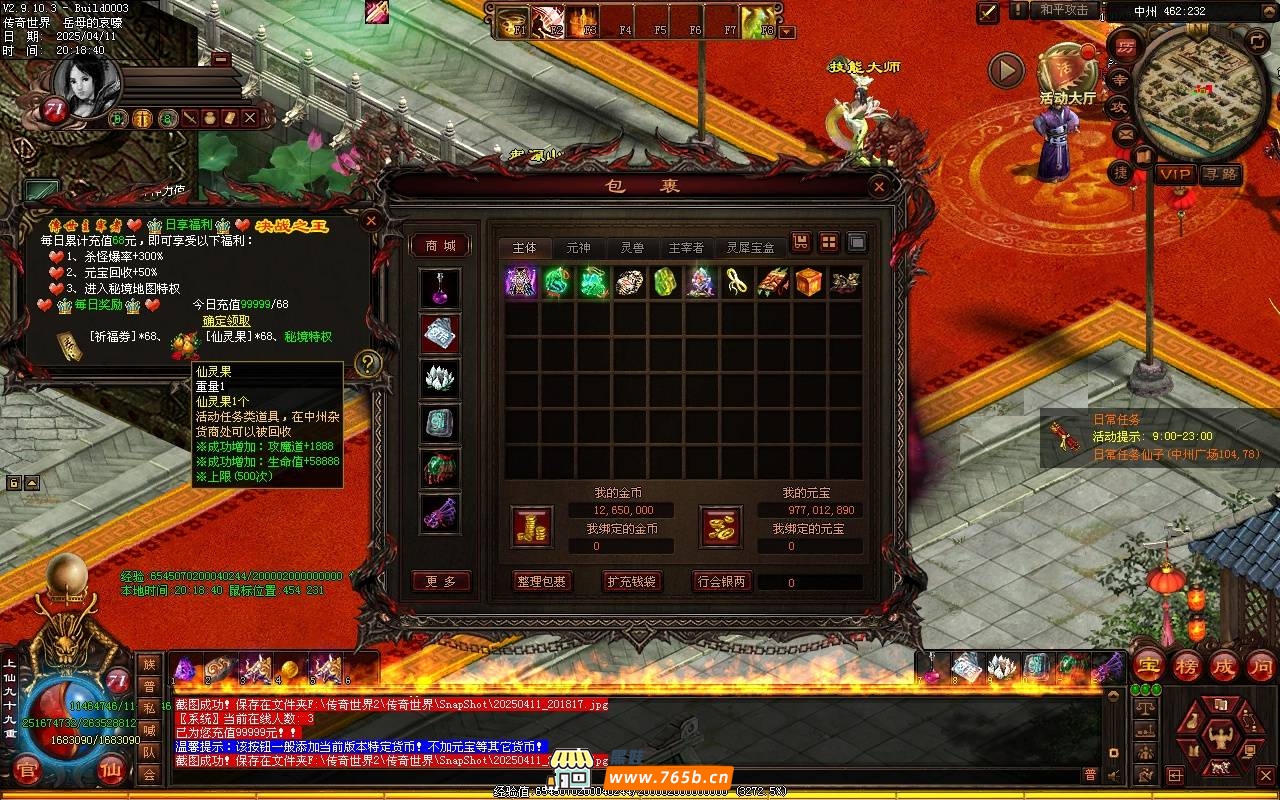The height and width of the screenshot is (800, 1280).
Task: Close the daily recharge welfare panel
Action: [371, 220]
